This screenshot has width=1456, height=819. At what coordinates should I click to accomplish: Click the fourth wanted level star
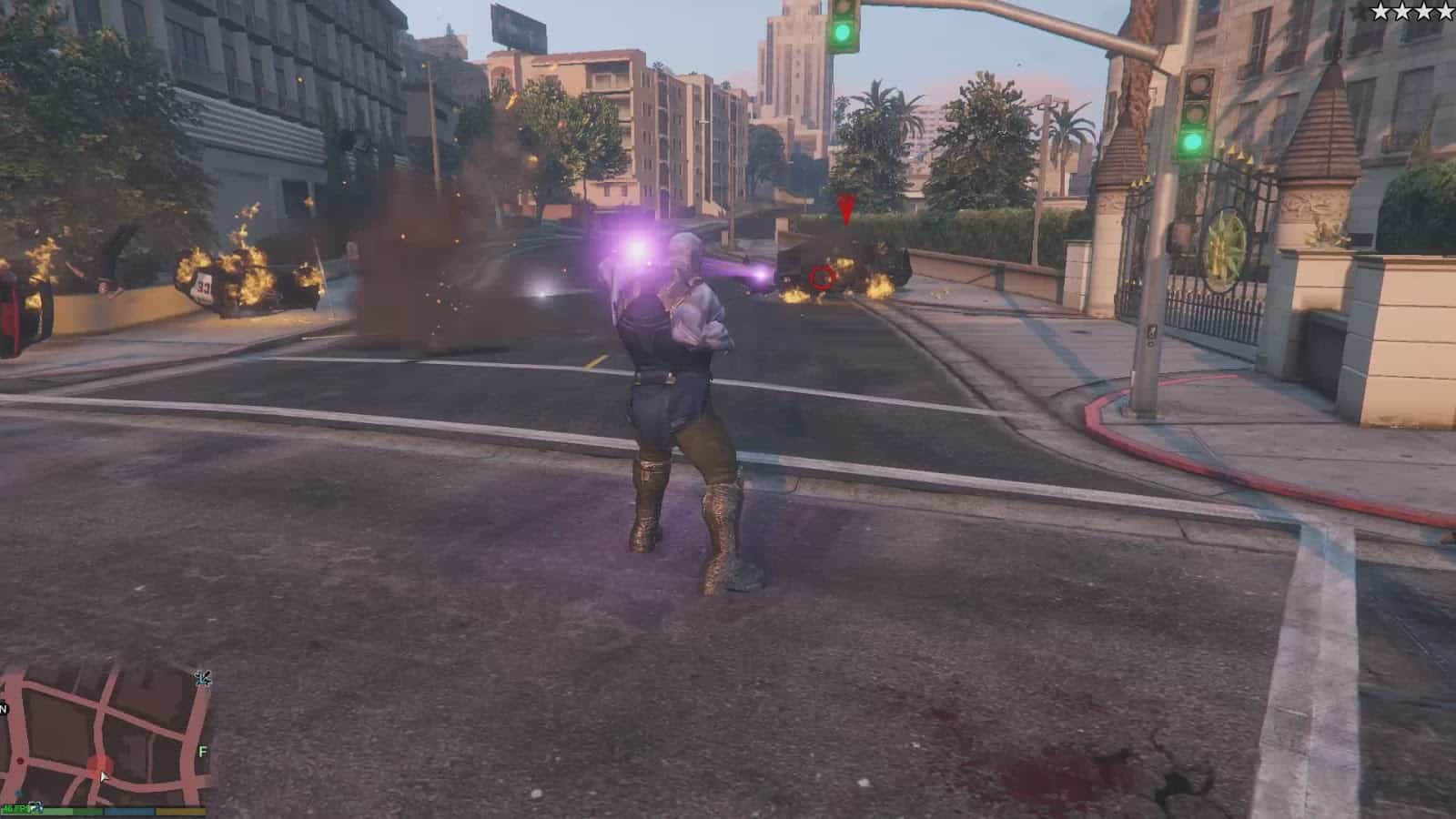[1445, 11]
